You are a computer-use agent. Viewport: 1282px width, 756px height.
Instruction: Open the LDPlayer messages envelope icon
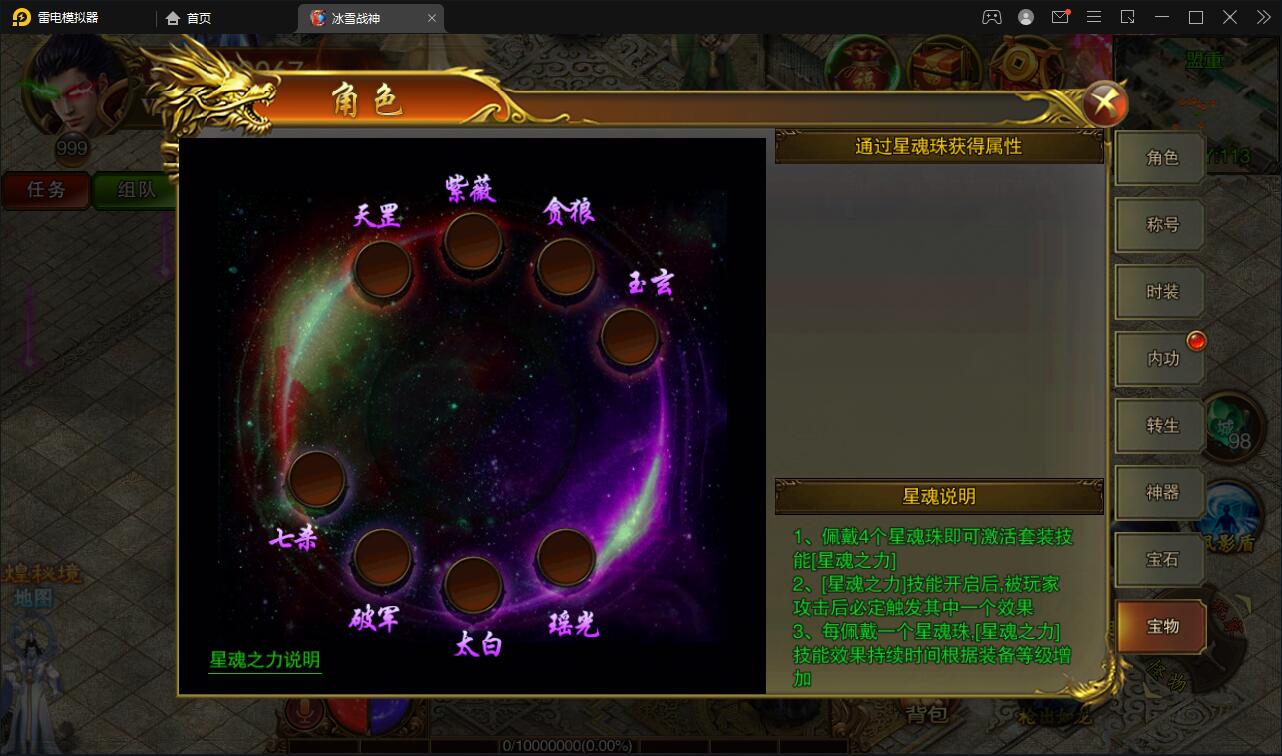pyautogui.click(x=1060, y=17)
